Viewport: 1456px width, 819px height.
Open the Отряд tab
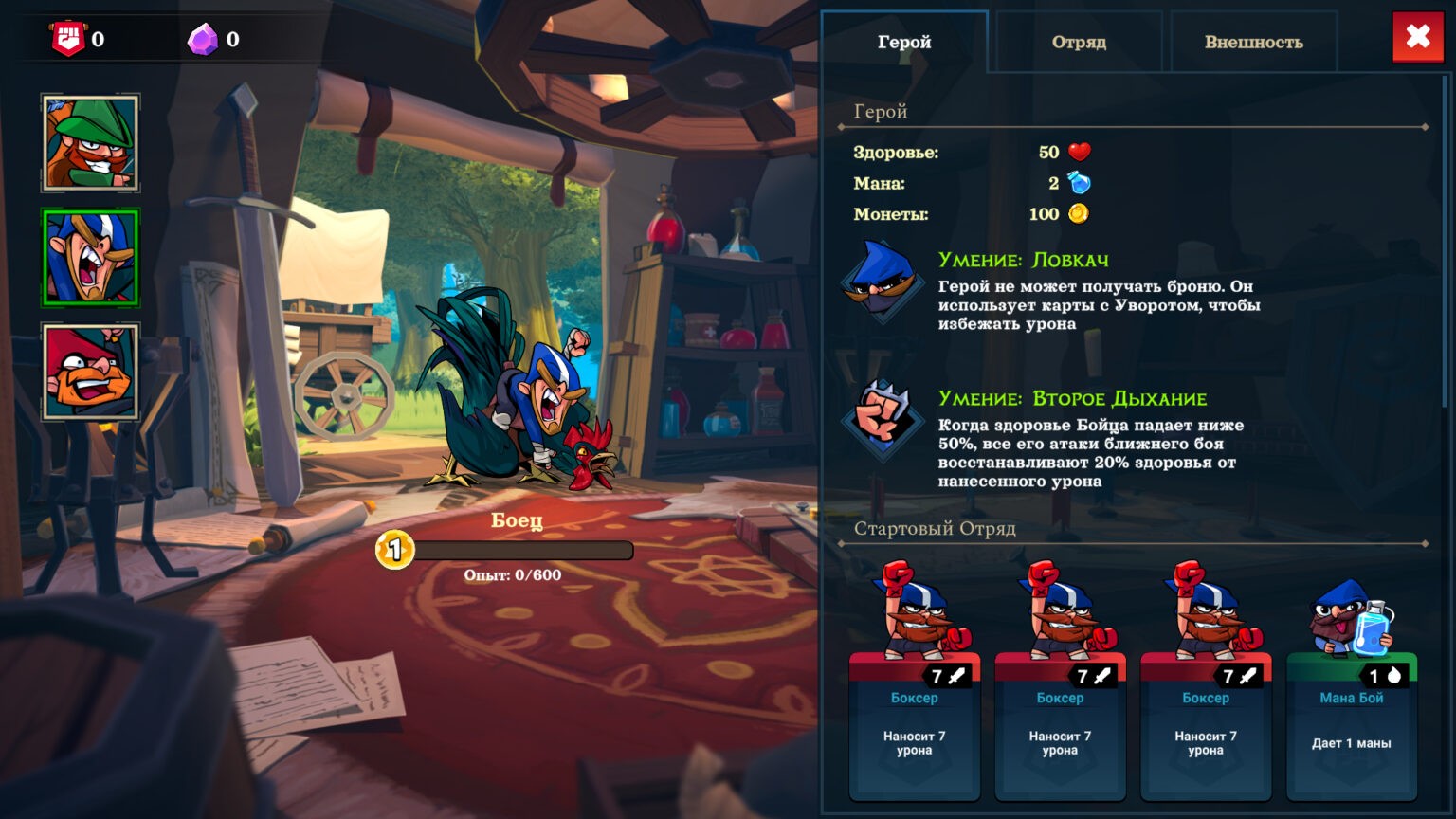(1079, 42)
